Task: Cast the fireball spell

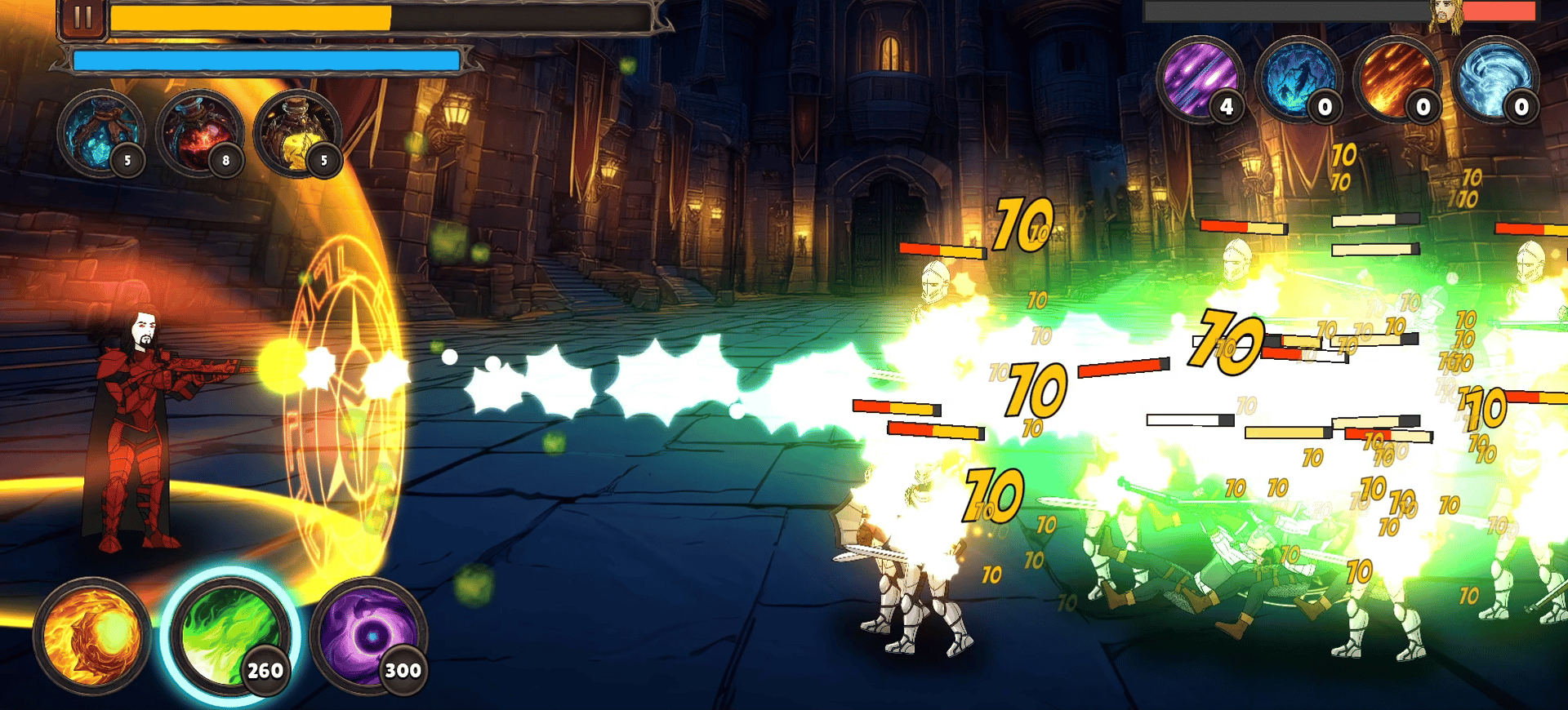Action: [91, 636]
